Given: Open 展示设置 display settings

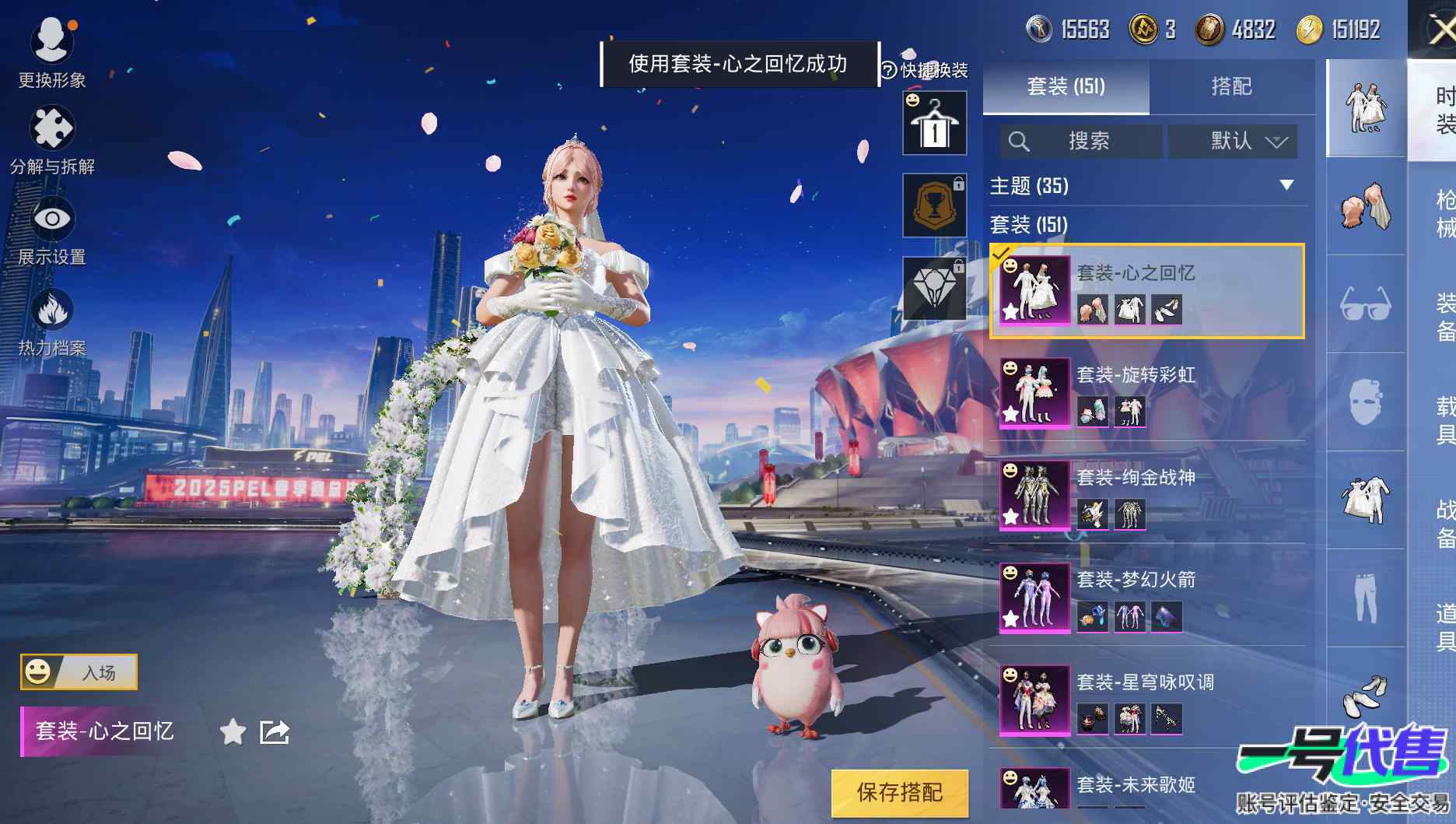Looking at the screenshot, I should (51, 230).
